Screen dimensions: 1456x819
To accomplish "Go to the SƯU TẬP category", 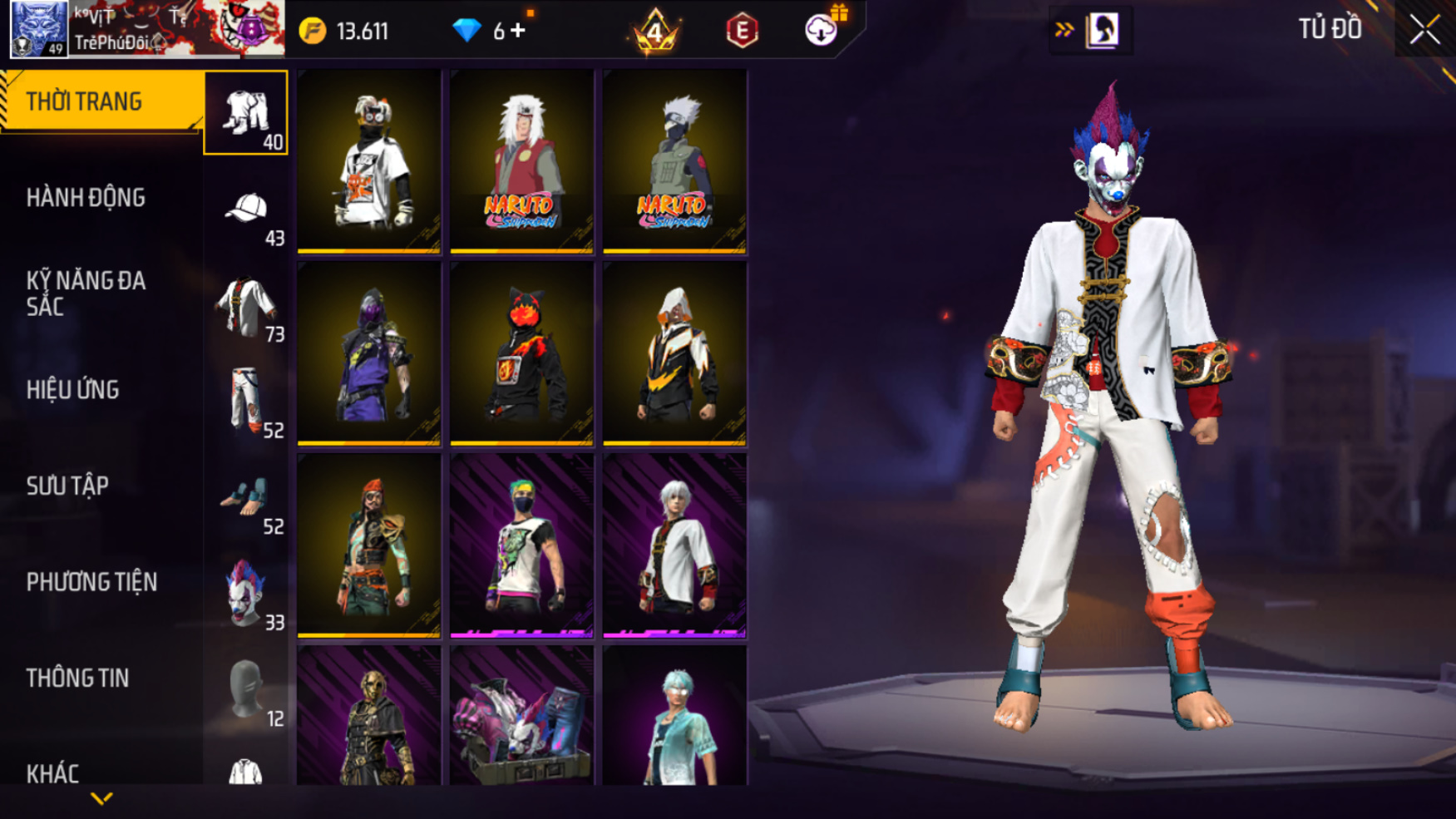I will 68,486.
